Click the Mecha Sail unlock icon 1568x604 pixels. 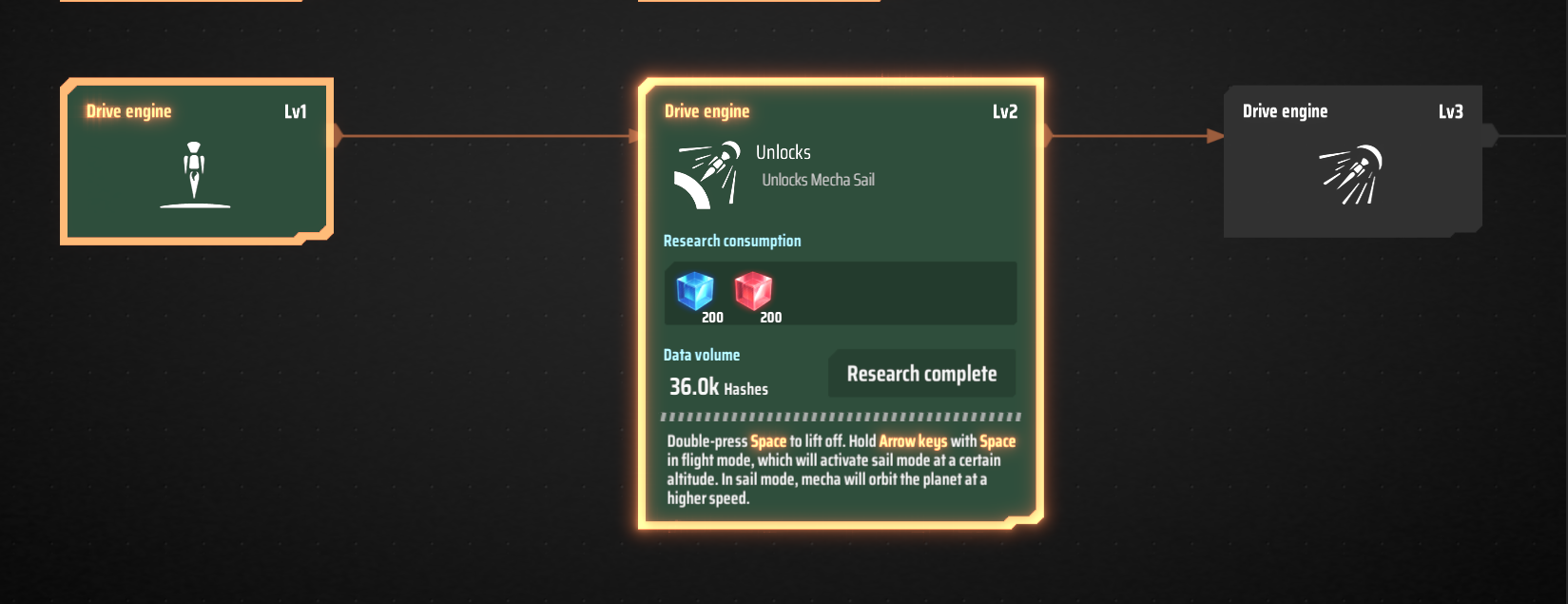click(708, 173)
